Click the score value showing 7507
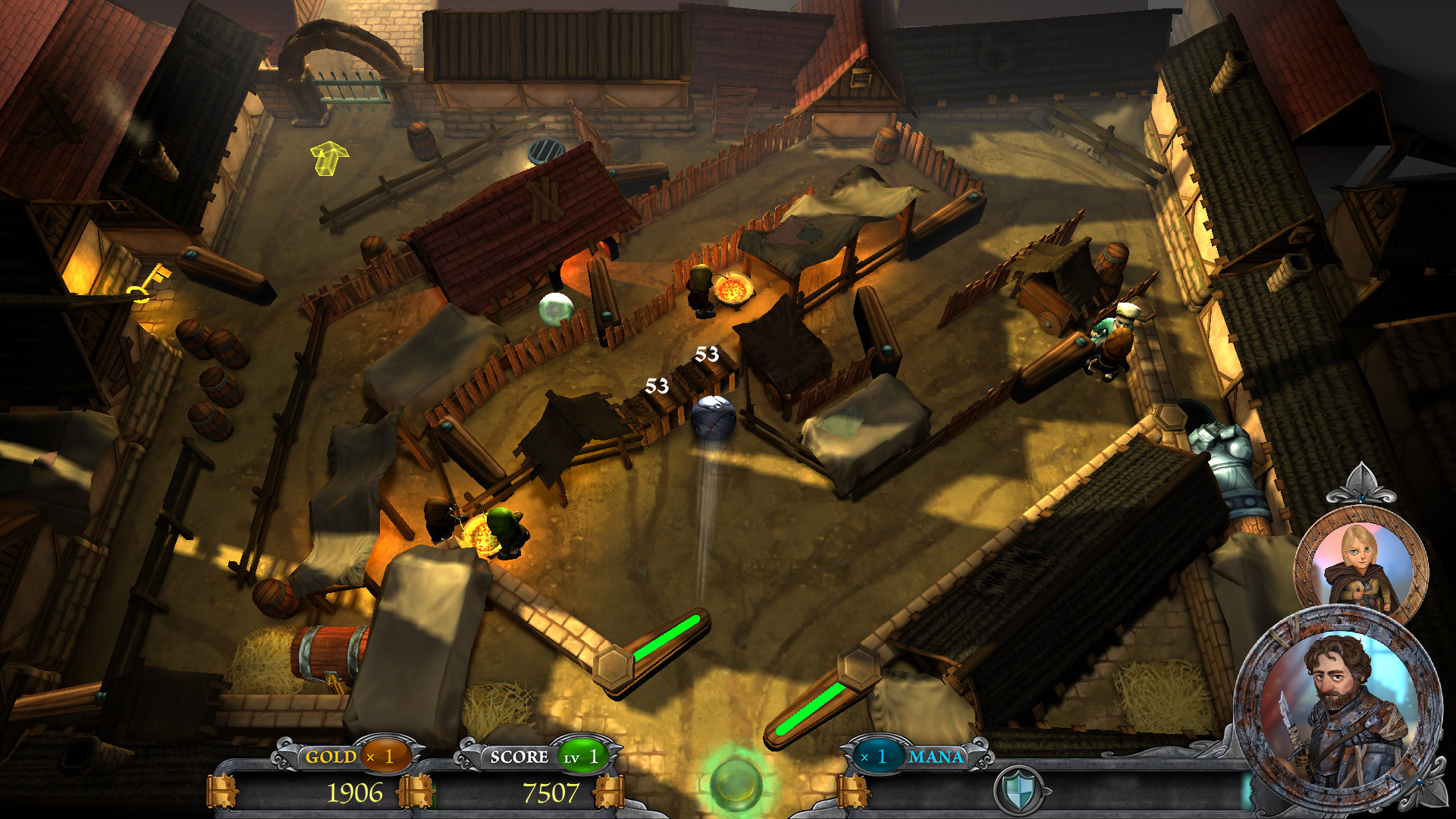This screenshot has width=1456, height=819. 554,790
